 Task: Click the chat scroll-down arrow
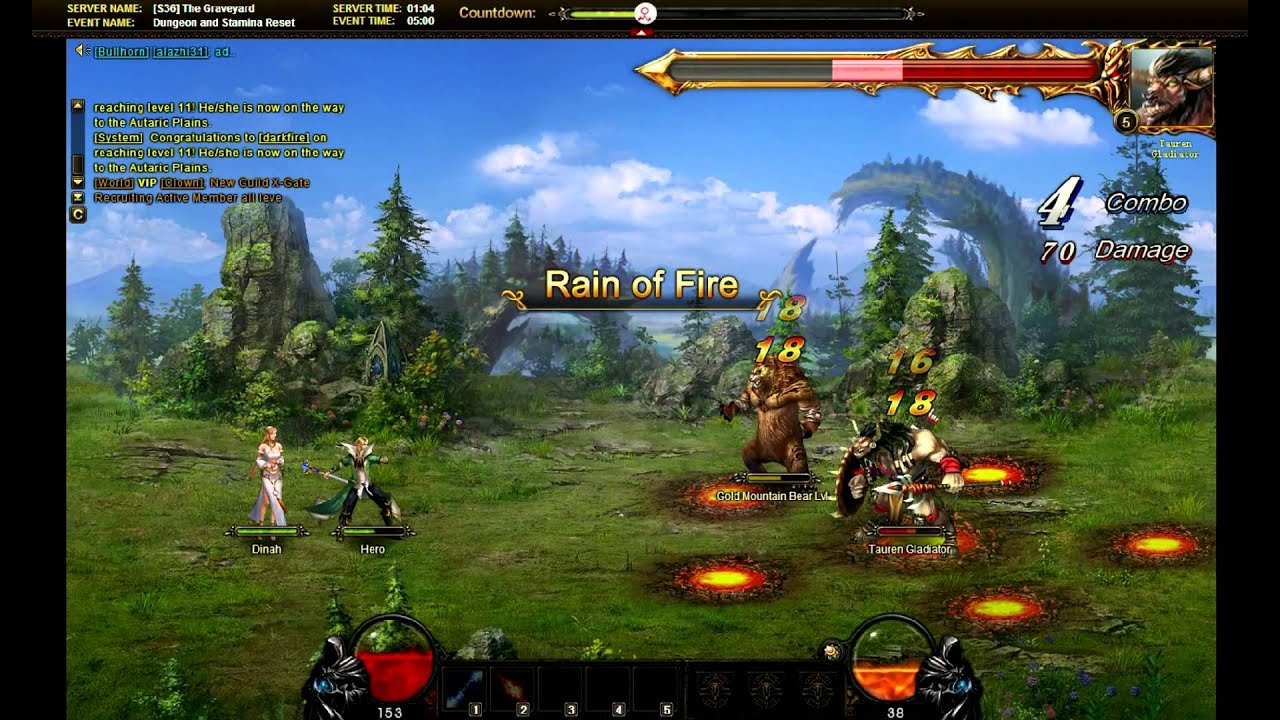pos(77,183)
